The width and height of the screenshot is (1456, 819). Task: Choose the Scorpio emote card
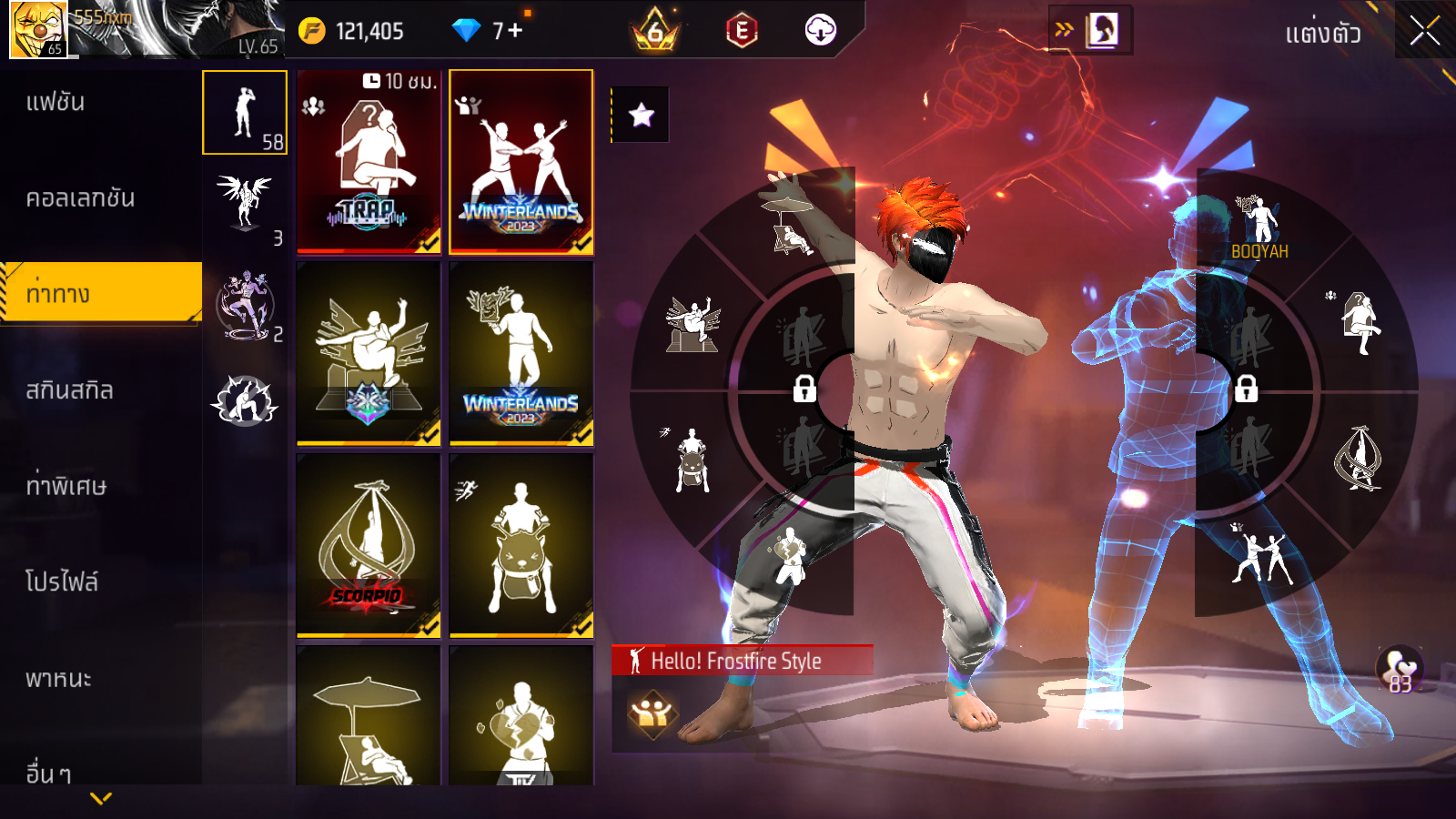[369, 545]
